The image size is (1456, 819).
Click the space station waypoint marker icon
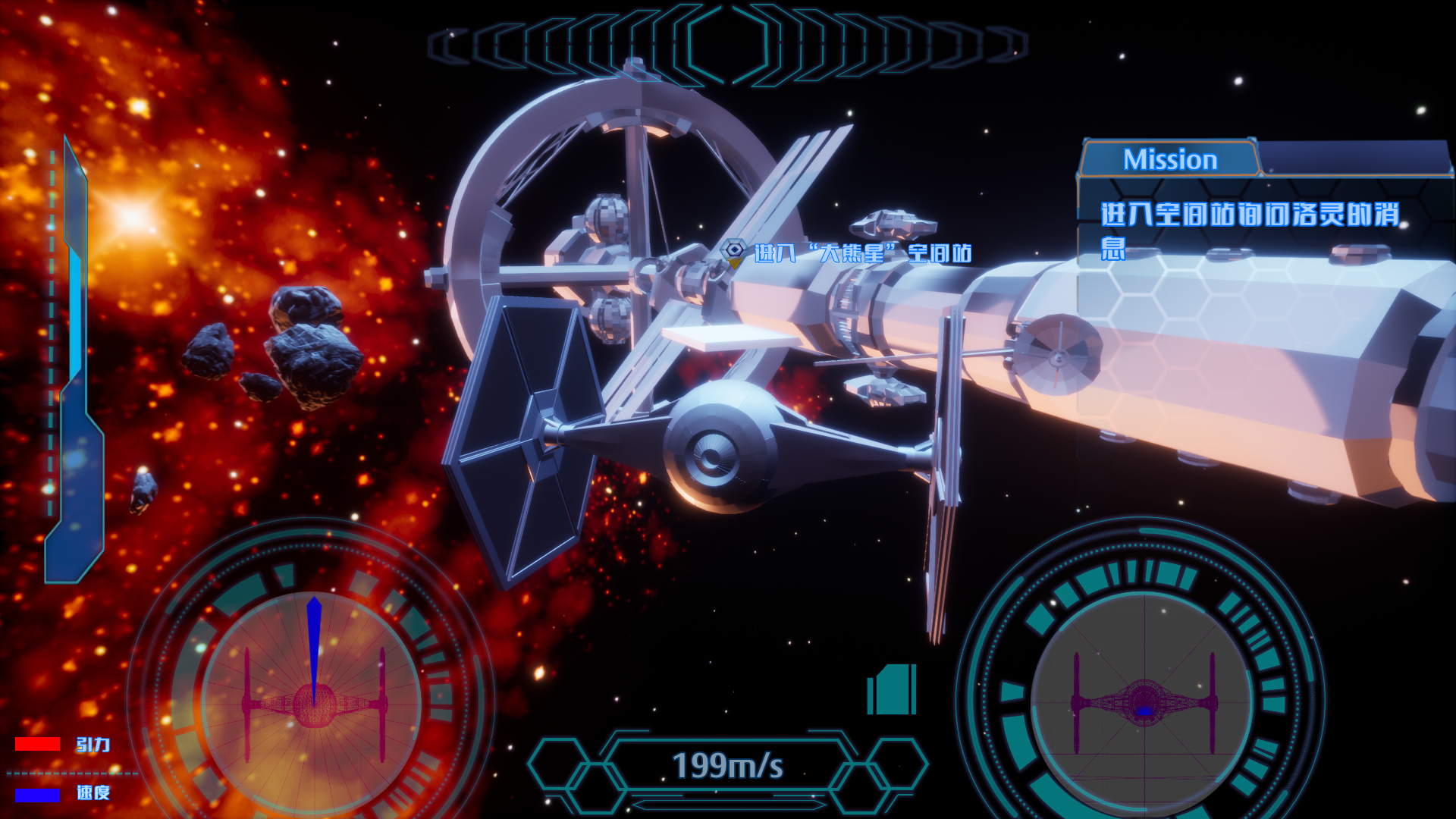click(733, 252)
